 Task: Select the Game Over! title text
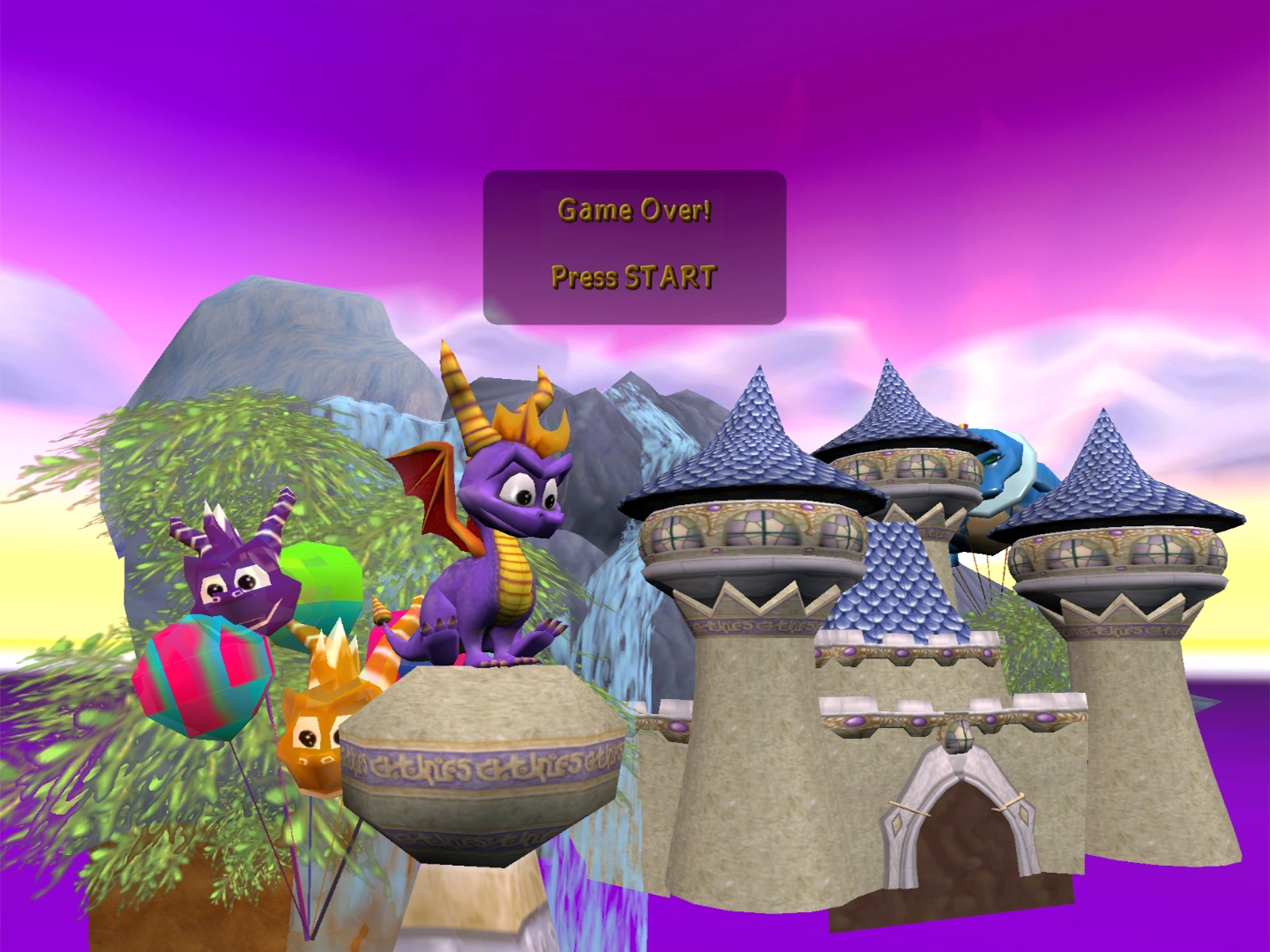(633, 210)
